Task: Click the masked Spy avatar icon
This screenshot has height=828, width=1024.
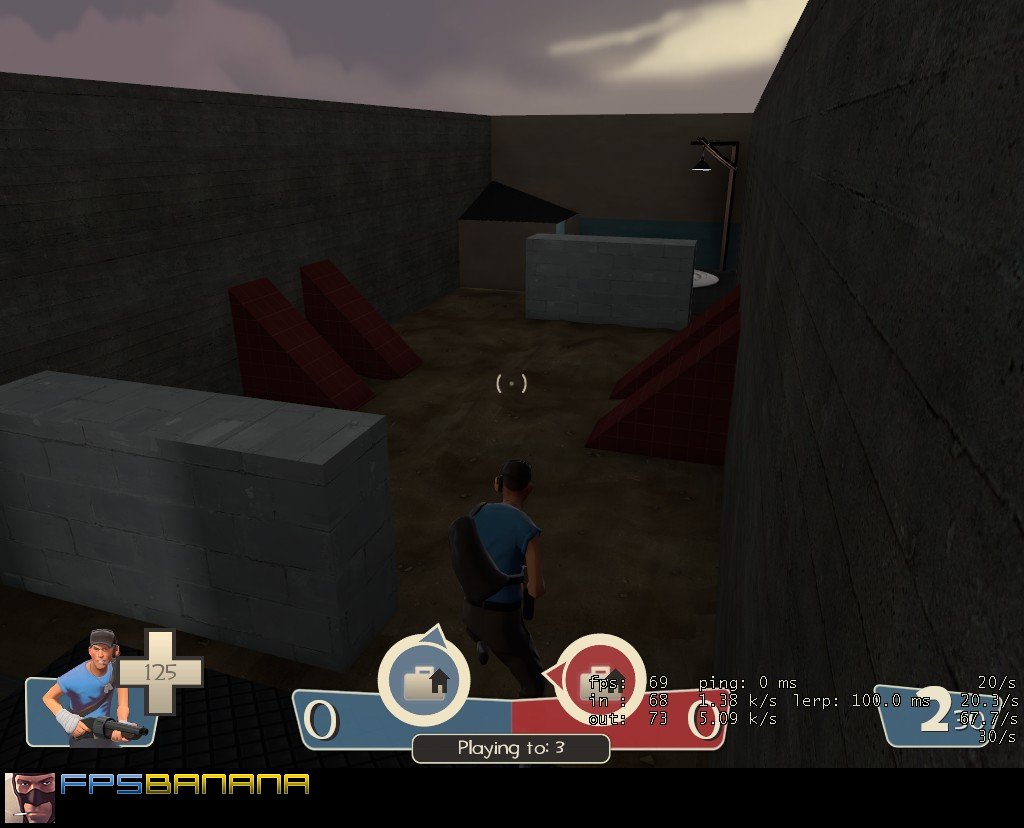Action: pos(30,798)
